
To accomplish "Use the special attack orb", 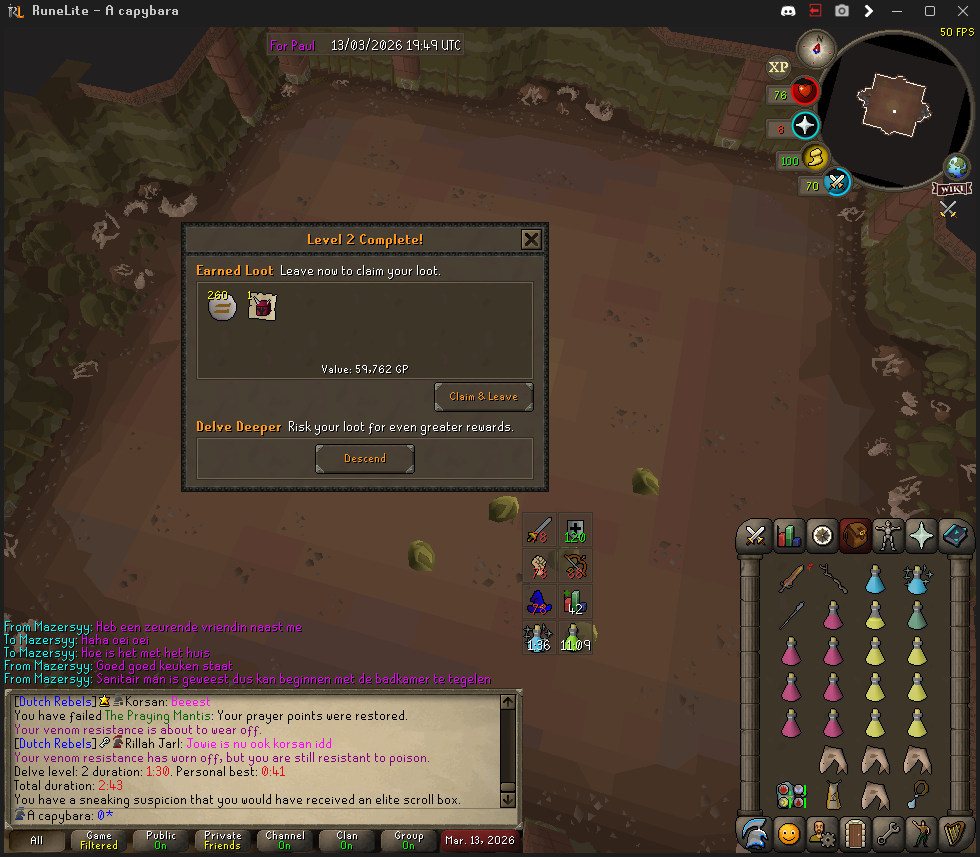I will coord(836,183).
